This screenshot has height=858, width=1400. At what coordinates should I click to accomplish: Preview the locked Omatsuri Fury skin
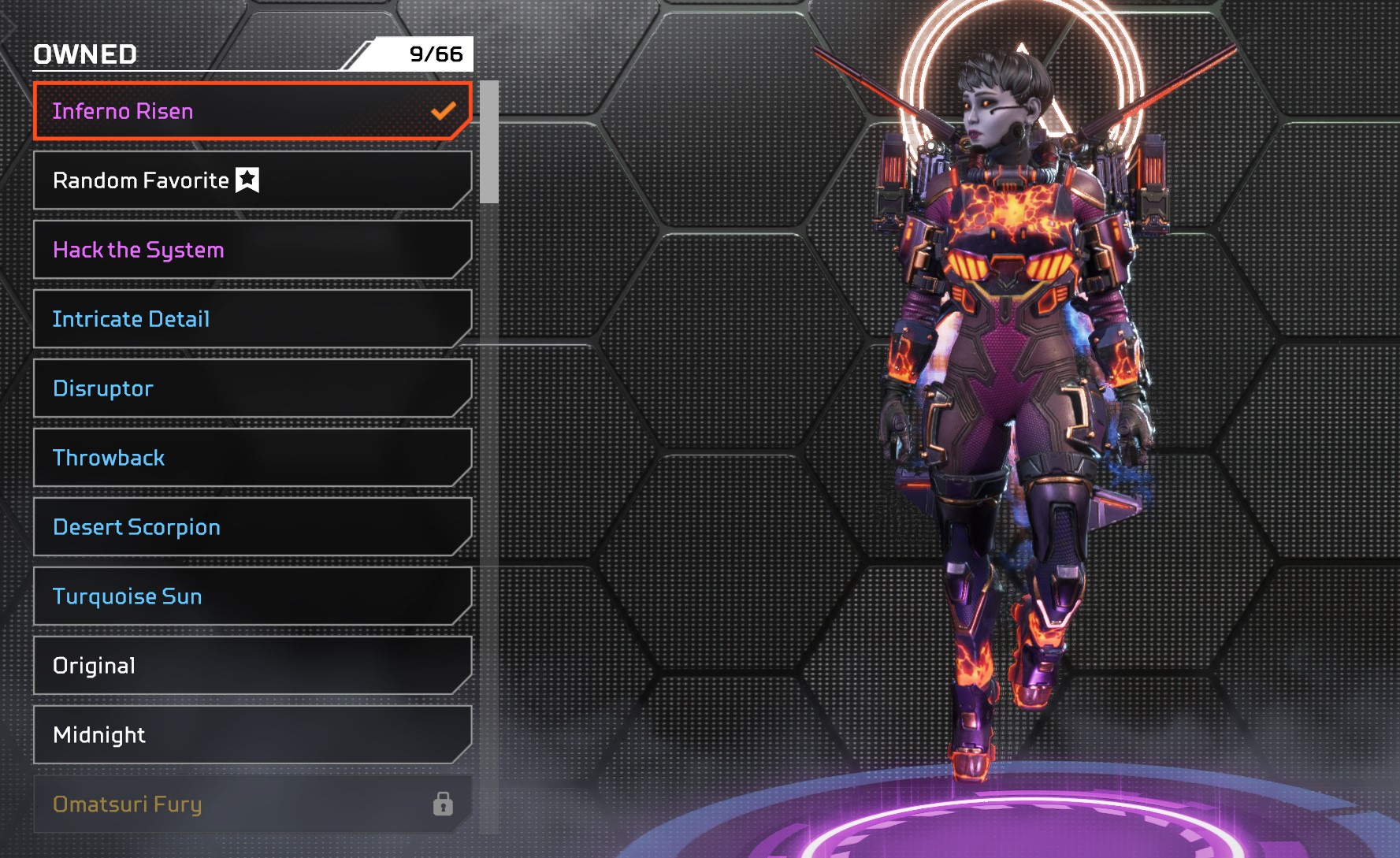pyautogui.click(x=252, y=804)
